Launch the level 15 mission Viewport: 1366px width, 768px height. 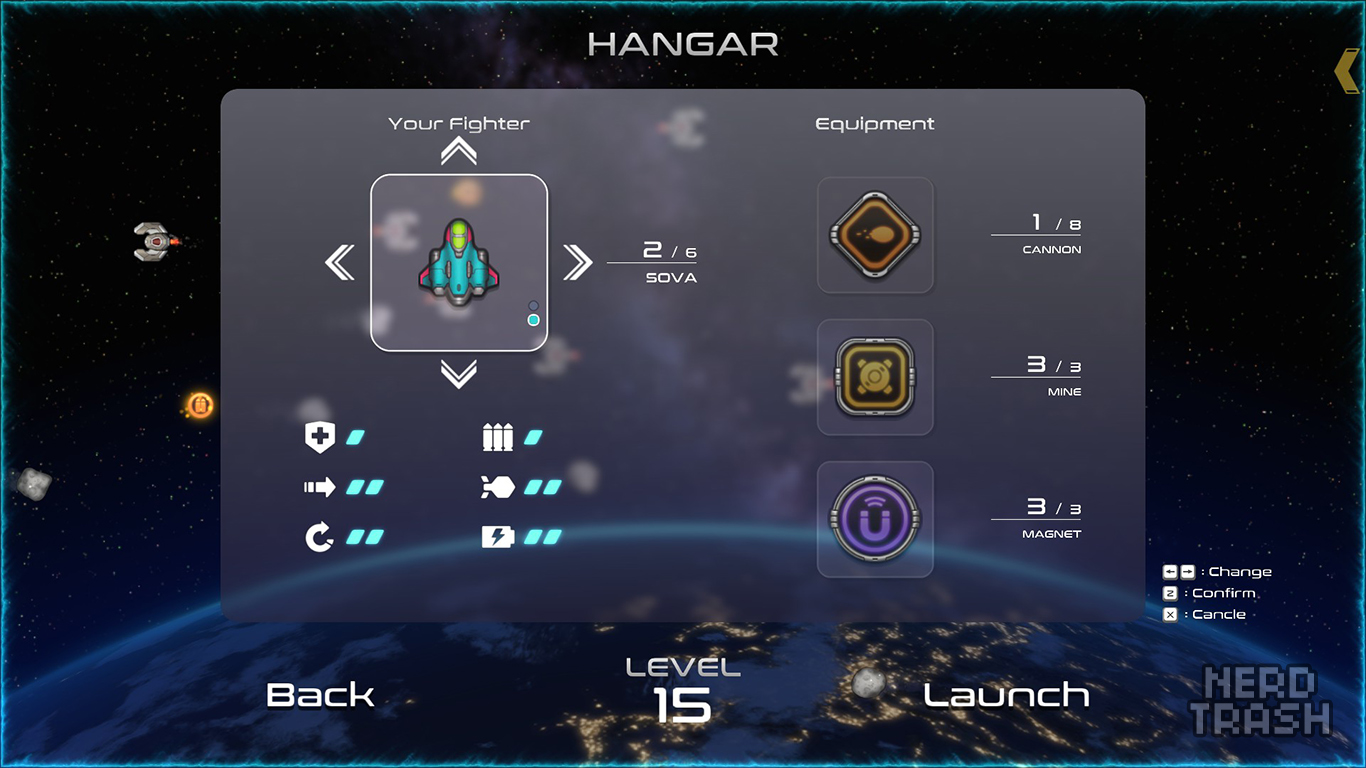[x=1006, y=695]
